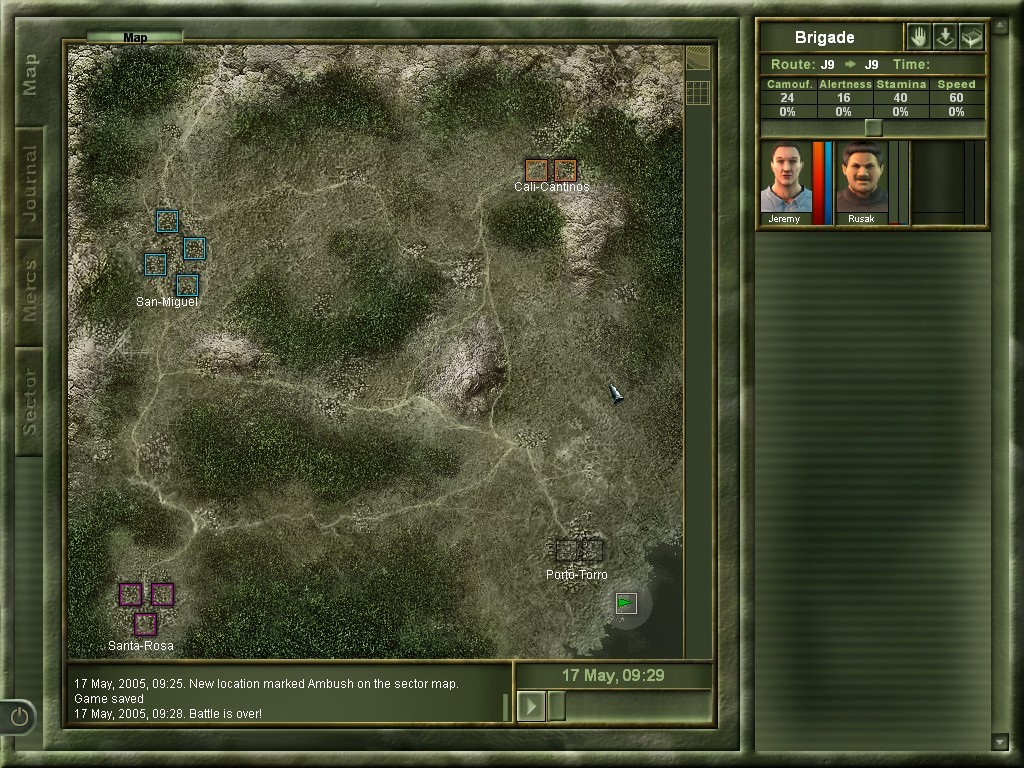The height and width of the screenshot is (768, 1024).
Task: Switch to the Sector tab
Action: pos(29,401)
